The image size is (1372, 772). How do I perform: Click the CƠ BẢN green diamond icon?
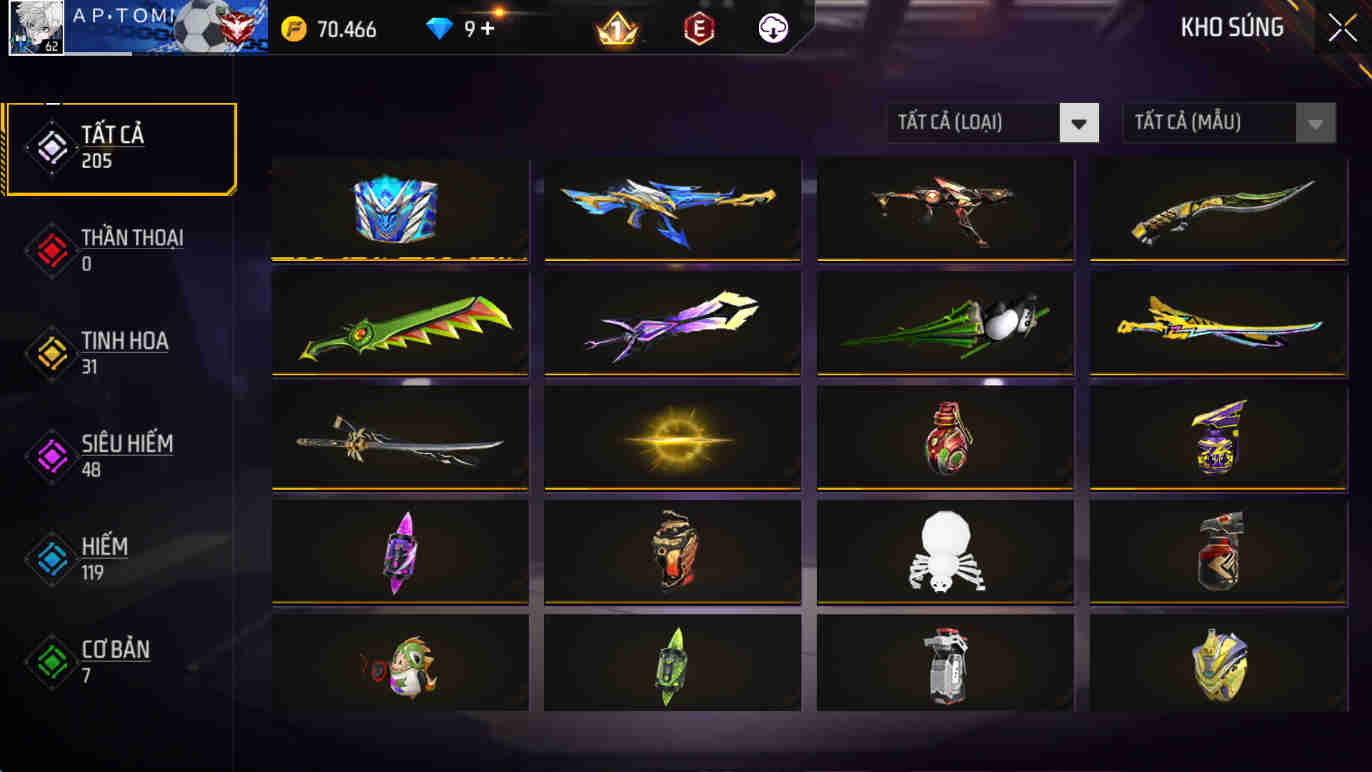coord(51,662)
